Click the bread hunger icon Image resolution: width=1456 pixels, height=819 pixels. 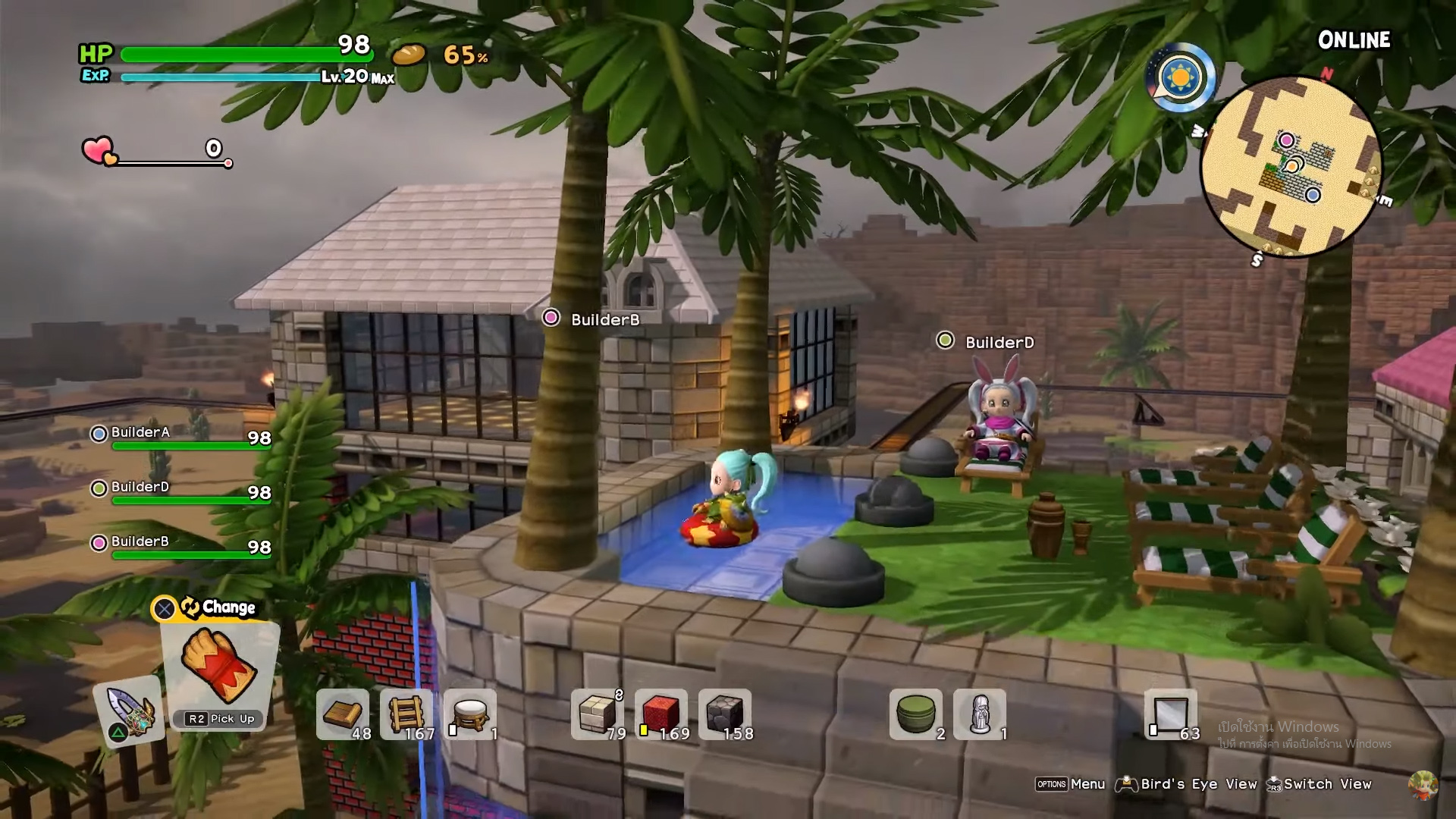click(409, 55)
